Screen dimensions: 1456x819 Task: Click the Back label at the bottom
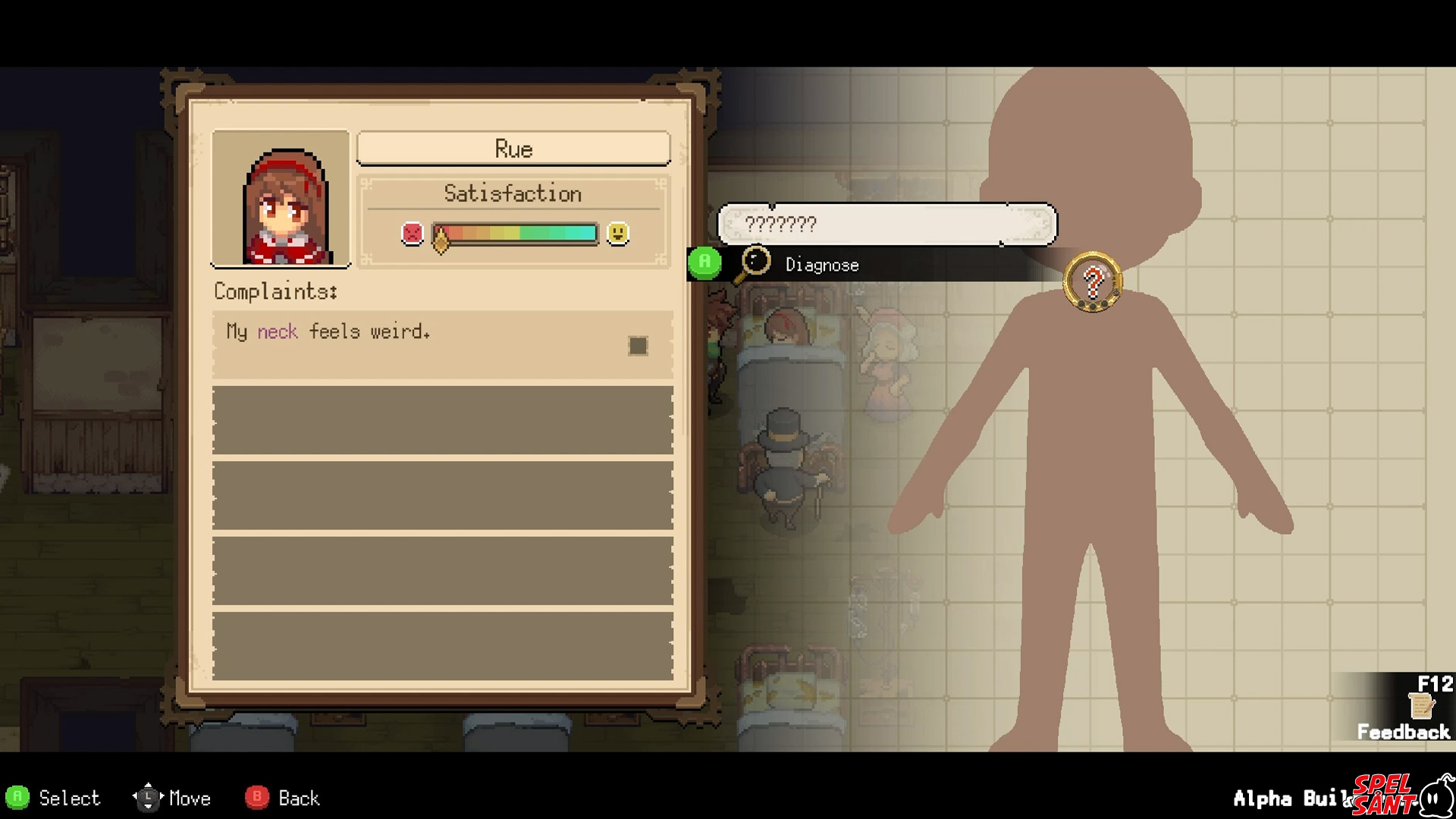[x=297, y=797]
